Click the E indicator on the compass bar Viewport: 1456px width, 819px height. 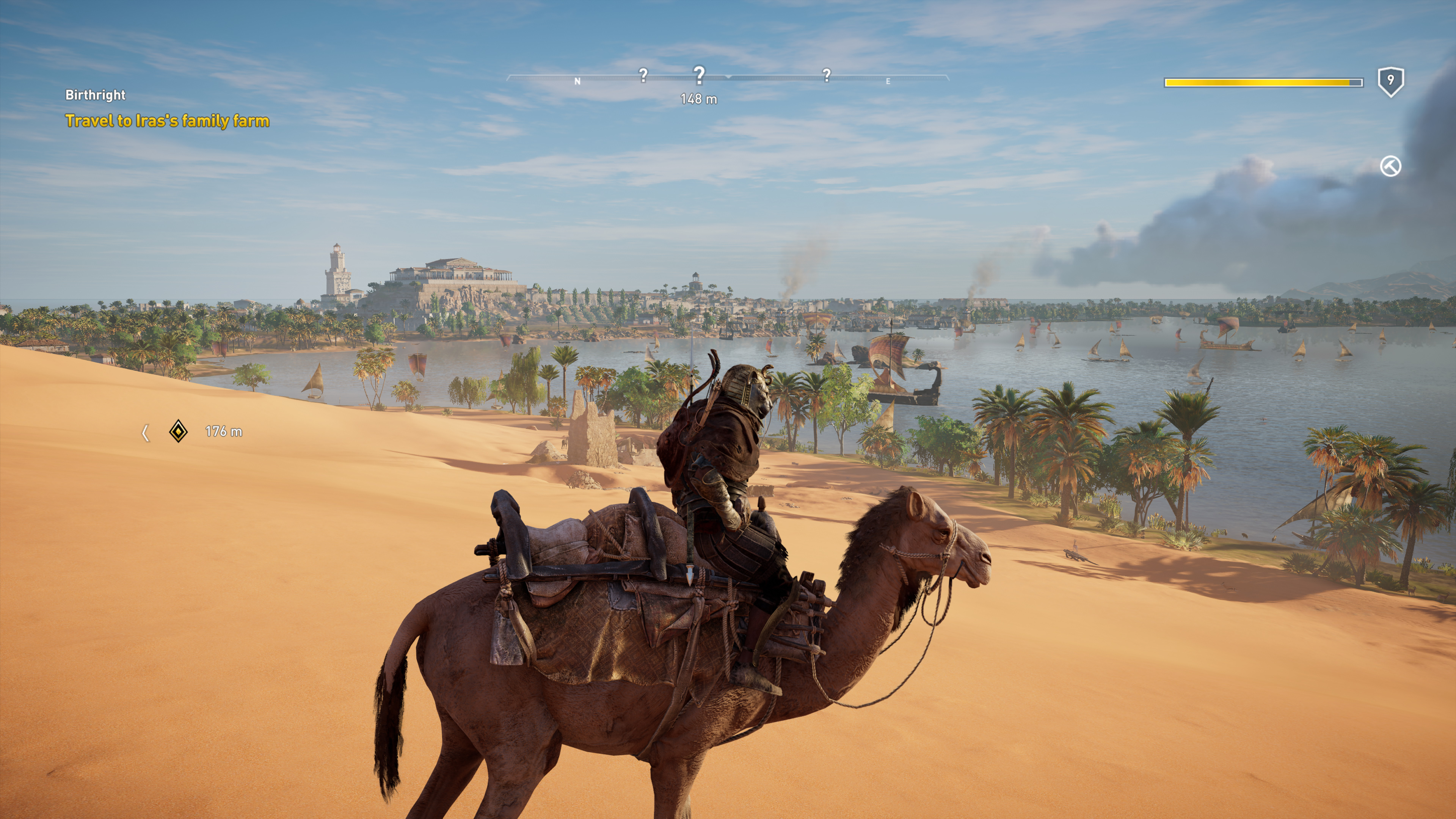[x=888, y=82]
